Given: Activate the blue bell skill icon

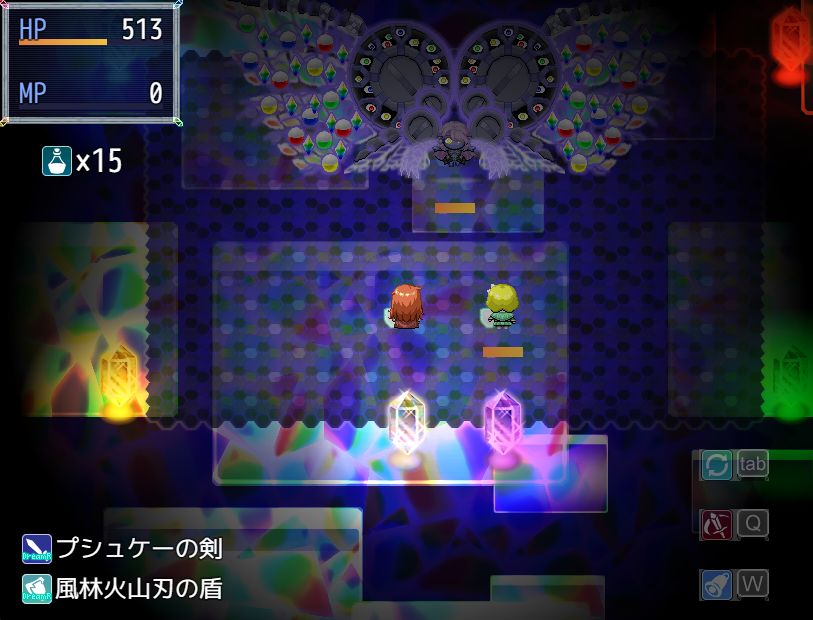Looking at the screenshot, I should [716, 585].
